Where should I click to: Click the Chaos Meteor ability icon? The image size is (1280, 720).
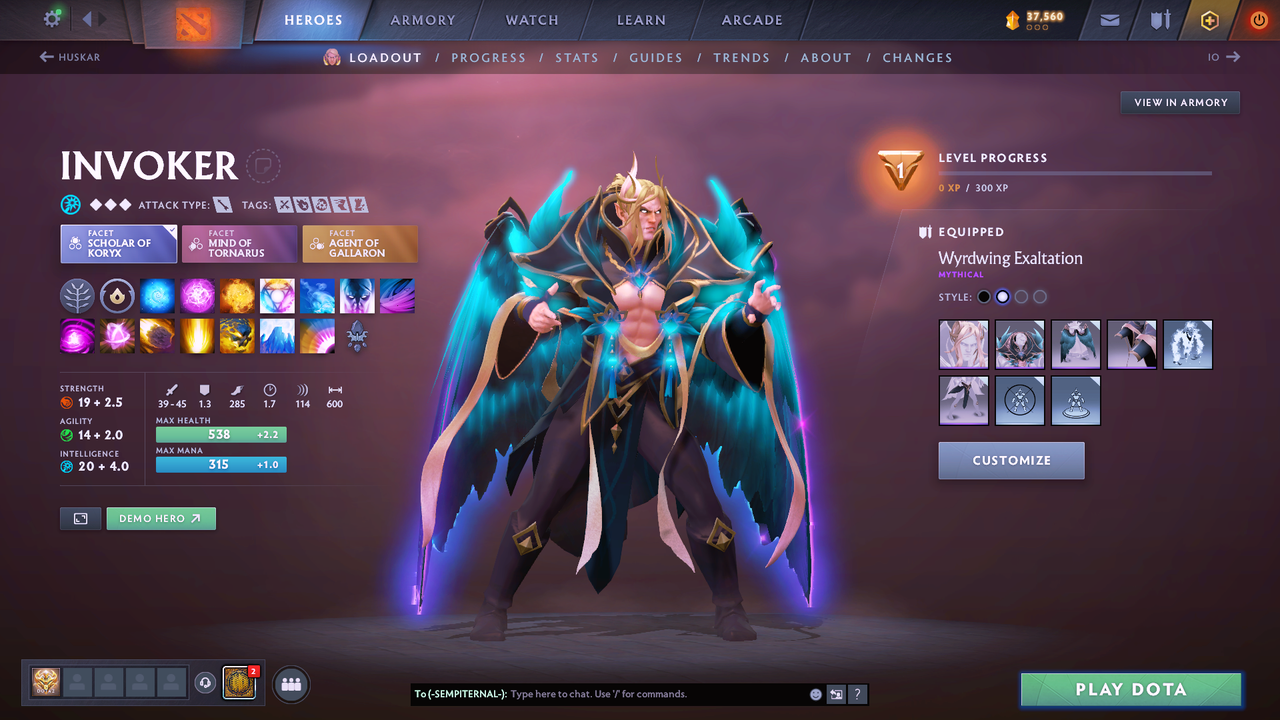(157, 335)
